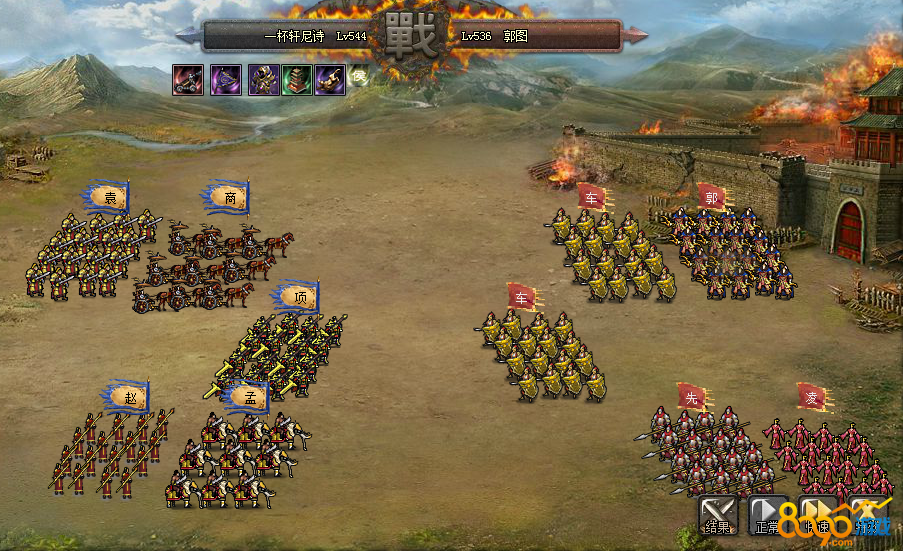Click the rightmost button behind the 8090 watermark

point(869,515)
